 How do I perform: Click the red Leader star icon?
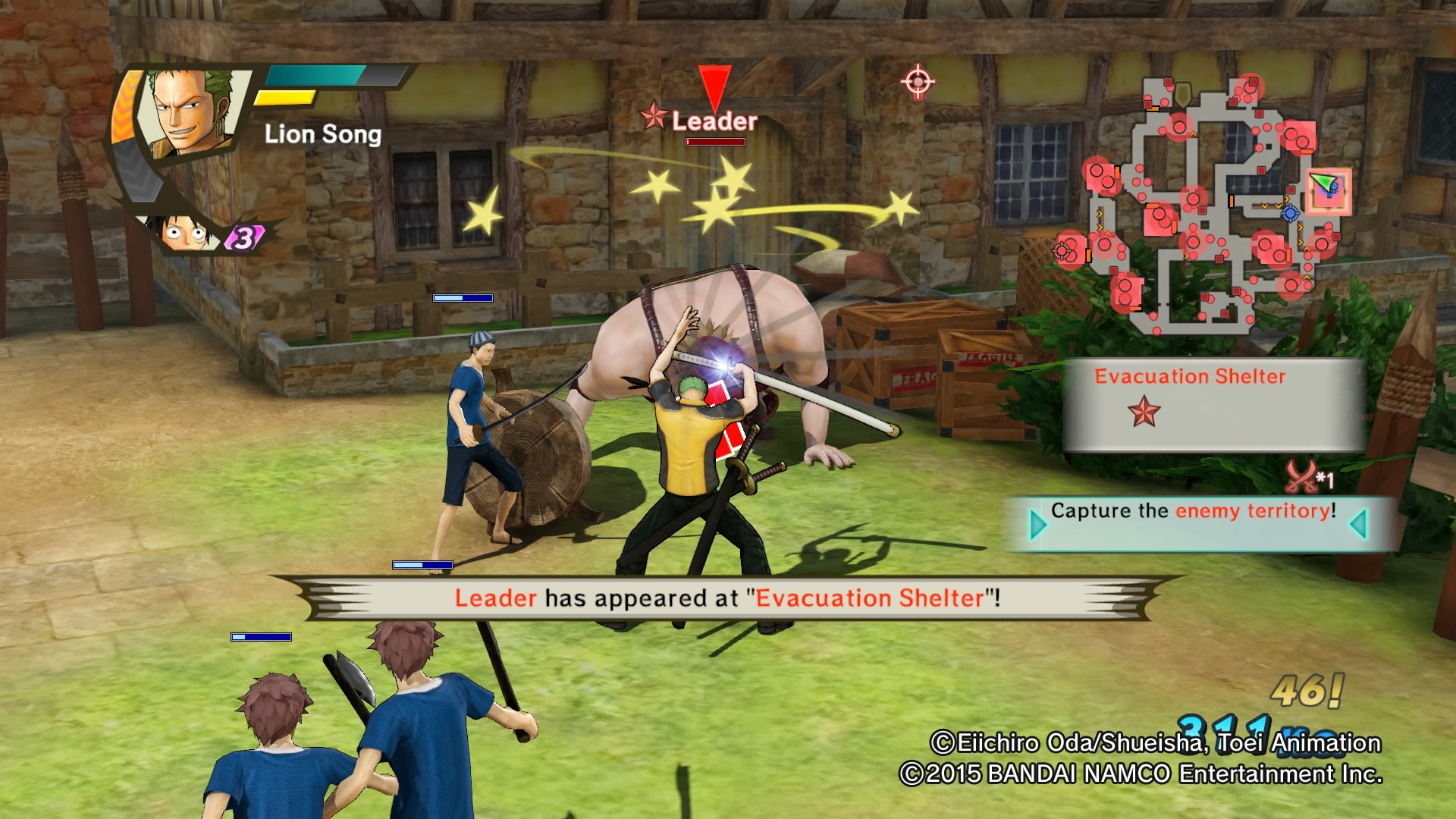(653, 119)
